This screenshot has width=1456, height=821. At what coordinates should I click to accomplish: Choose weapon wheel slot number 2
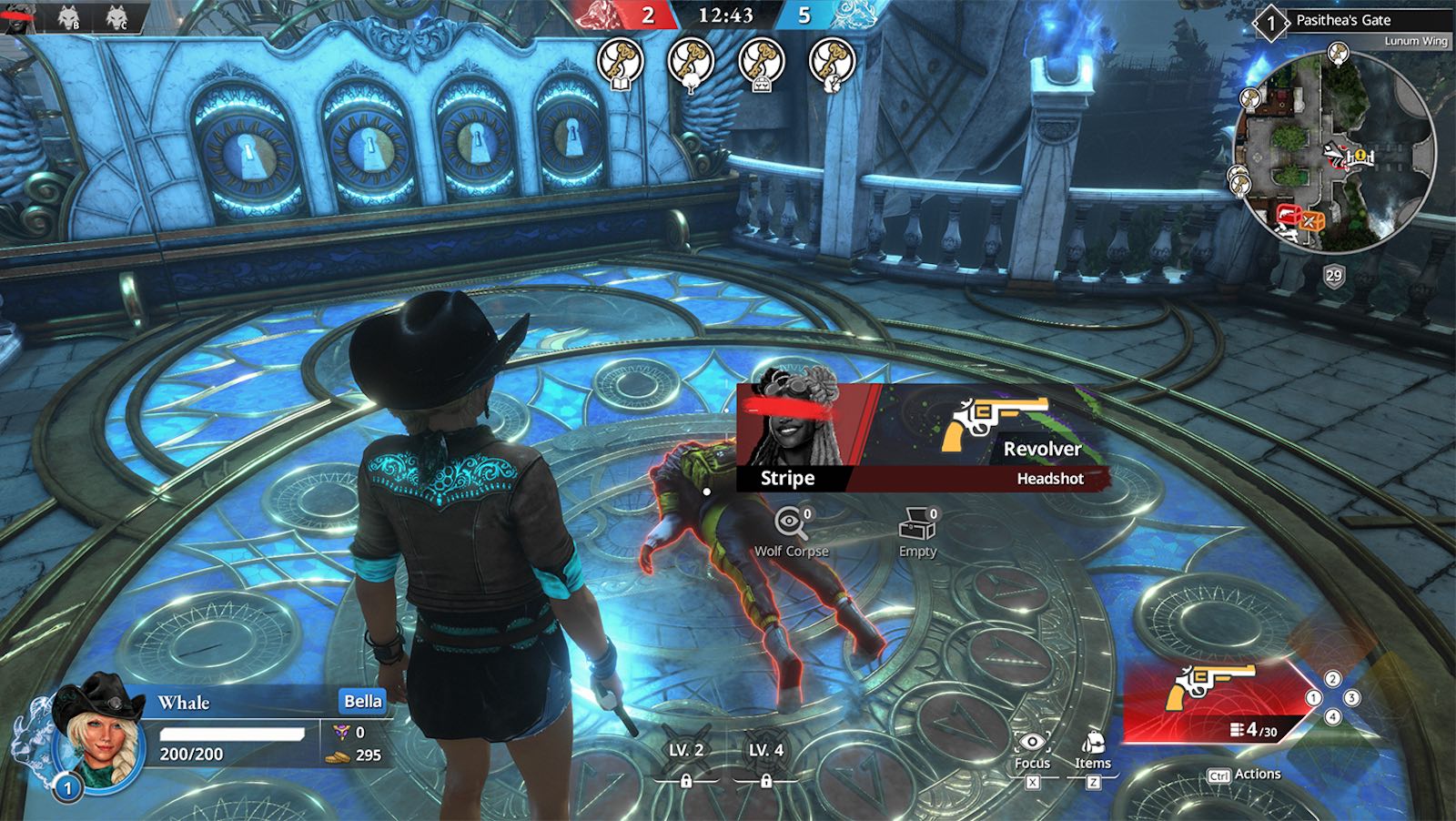(1332, 679)
